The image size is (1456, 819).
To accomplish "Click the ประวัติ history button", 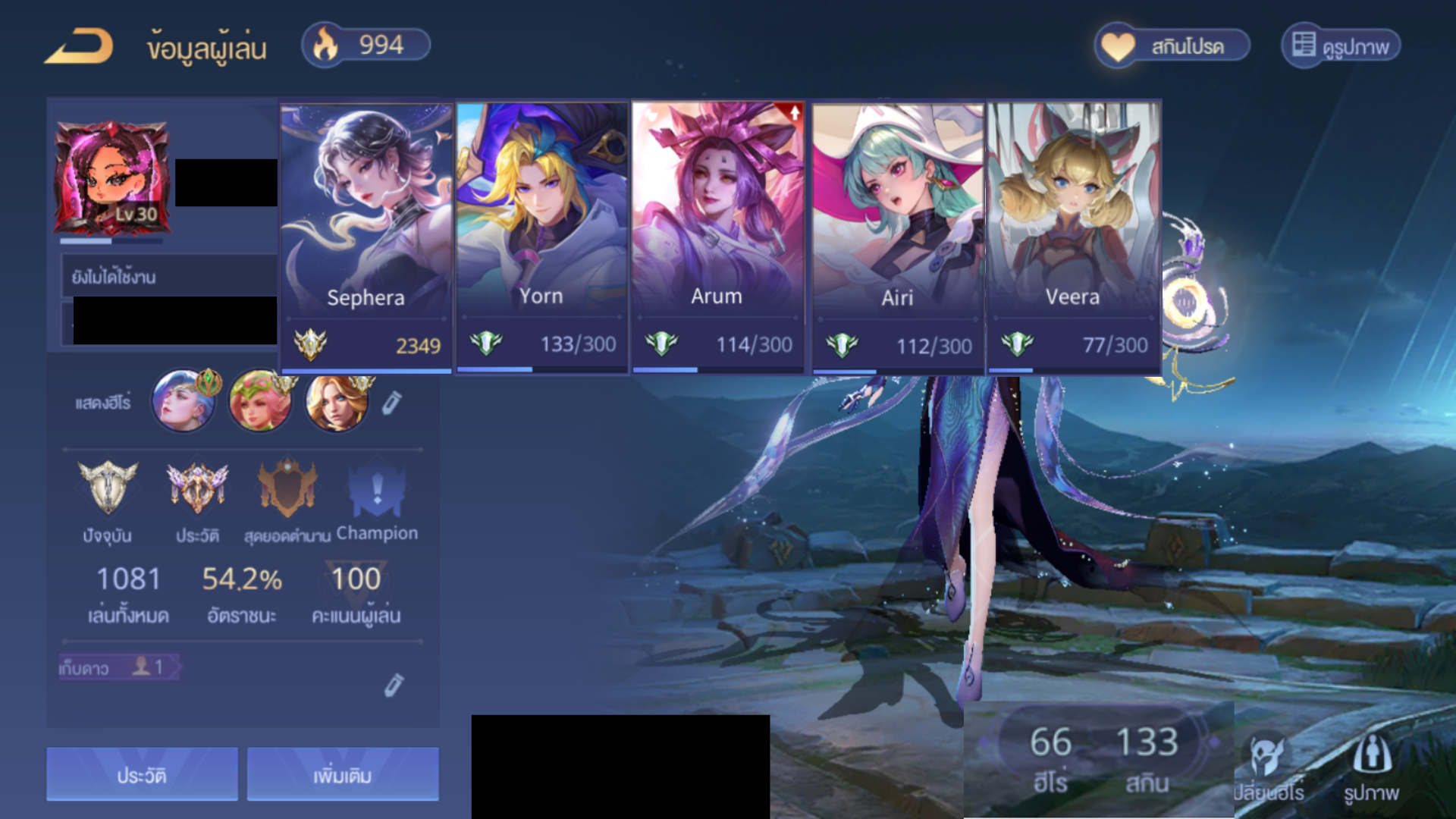I will point(142,775).
